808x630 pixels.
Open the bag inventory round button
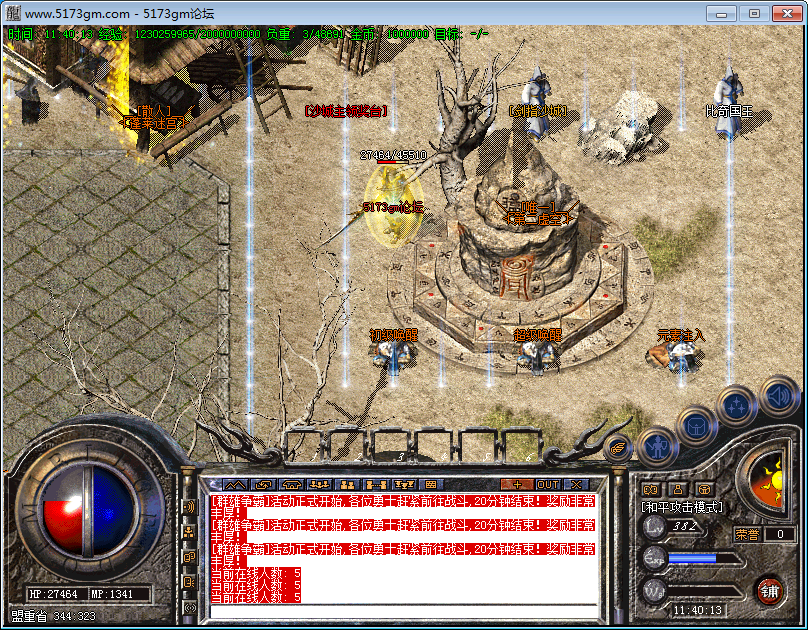coord(697,425)
